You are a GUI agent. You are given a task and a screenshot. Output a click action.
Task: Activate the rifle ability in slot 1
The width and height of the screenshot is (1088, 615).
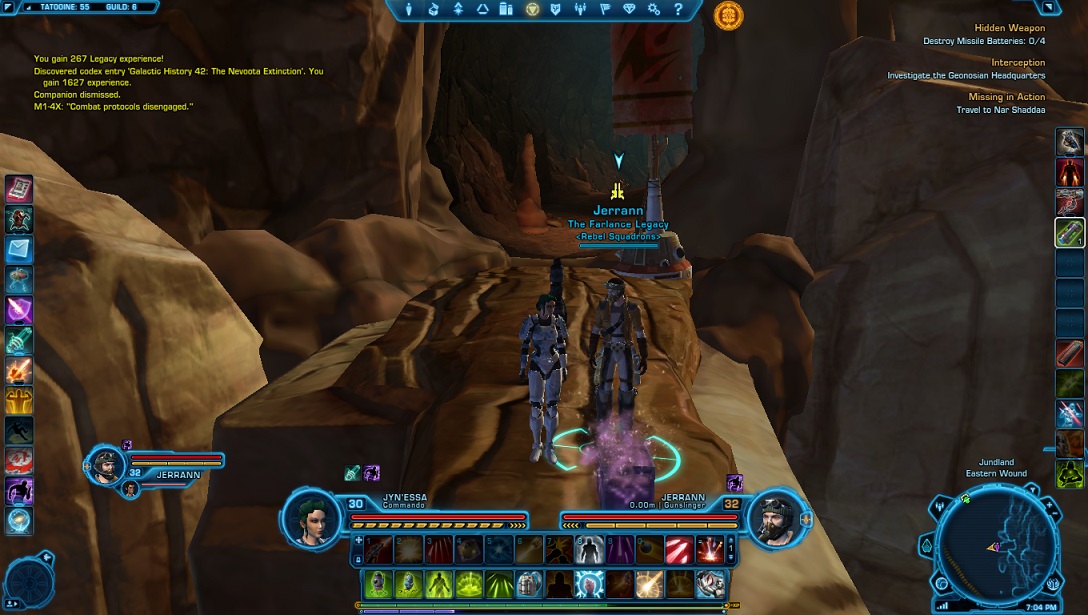[x=381, y=548]
